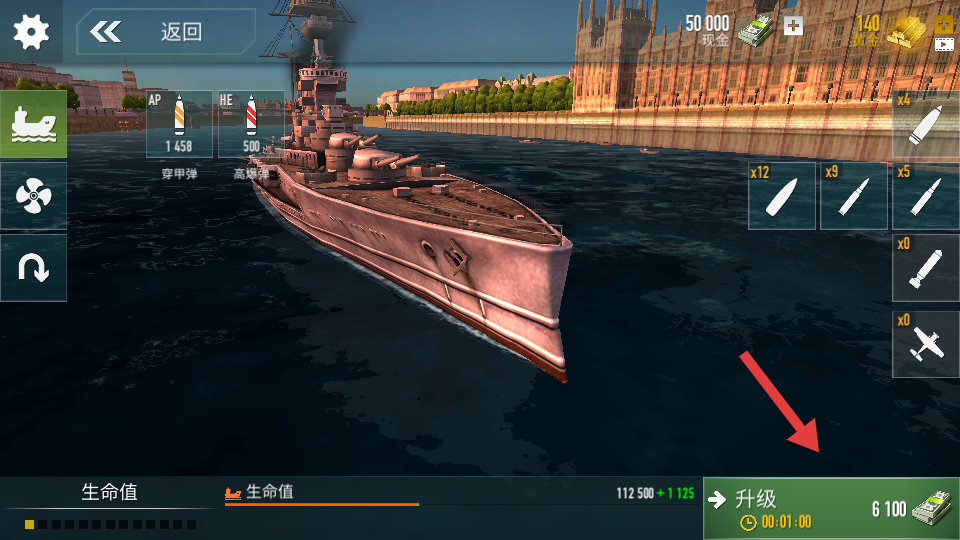Screen dimensions: 960x540
Task: Switch to the propeller engine tab
Action: pyautogui.click(x=33, y=196)
